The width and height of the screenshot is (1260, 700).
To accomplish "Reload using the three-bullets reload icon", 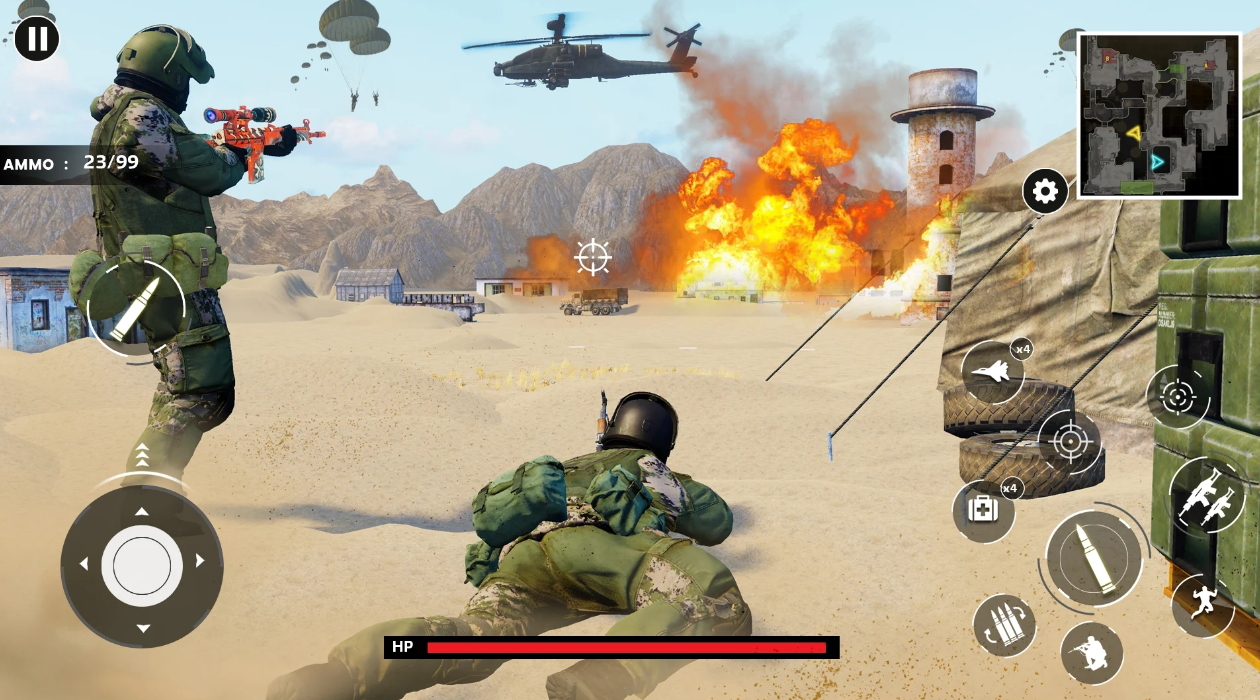I will [x=1004, y=626].
